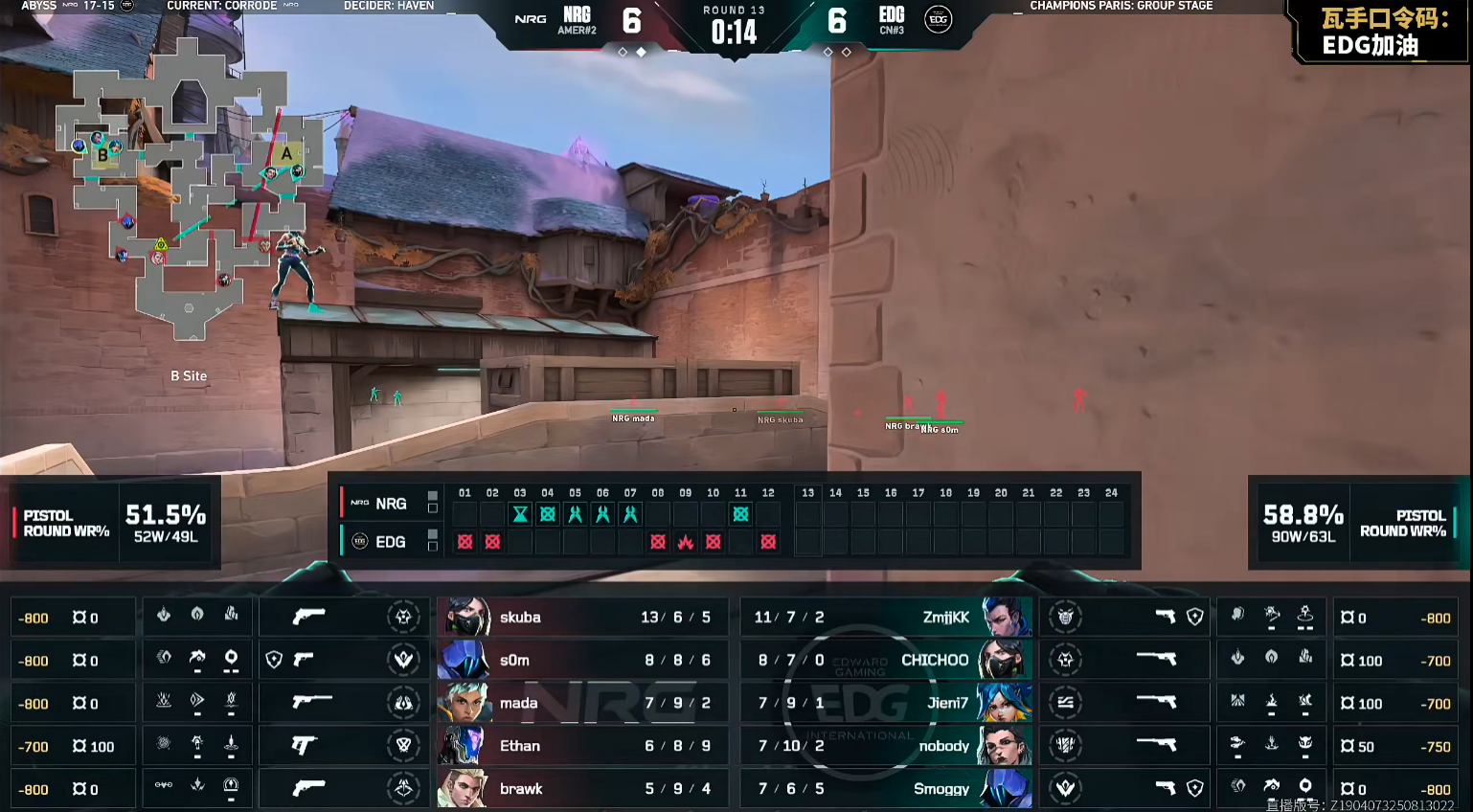The width and height of the screenshot is (1473, 812).
Task: Choose mada on the NRG scoreboard
Action: point(518,704)
